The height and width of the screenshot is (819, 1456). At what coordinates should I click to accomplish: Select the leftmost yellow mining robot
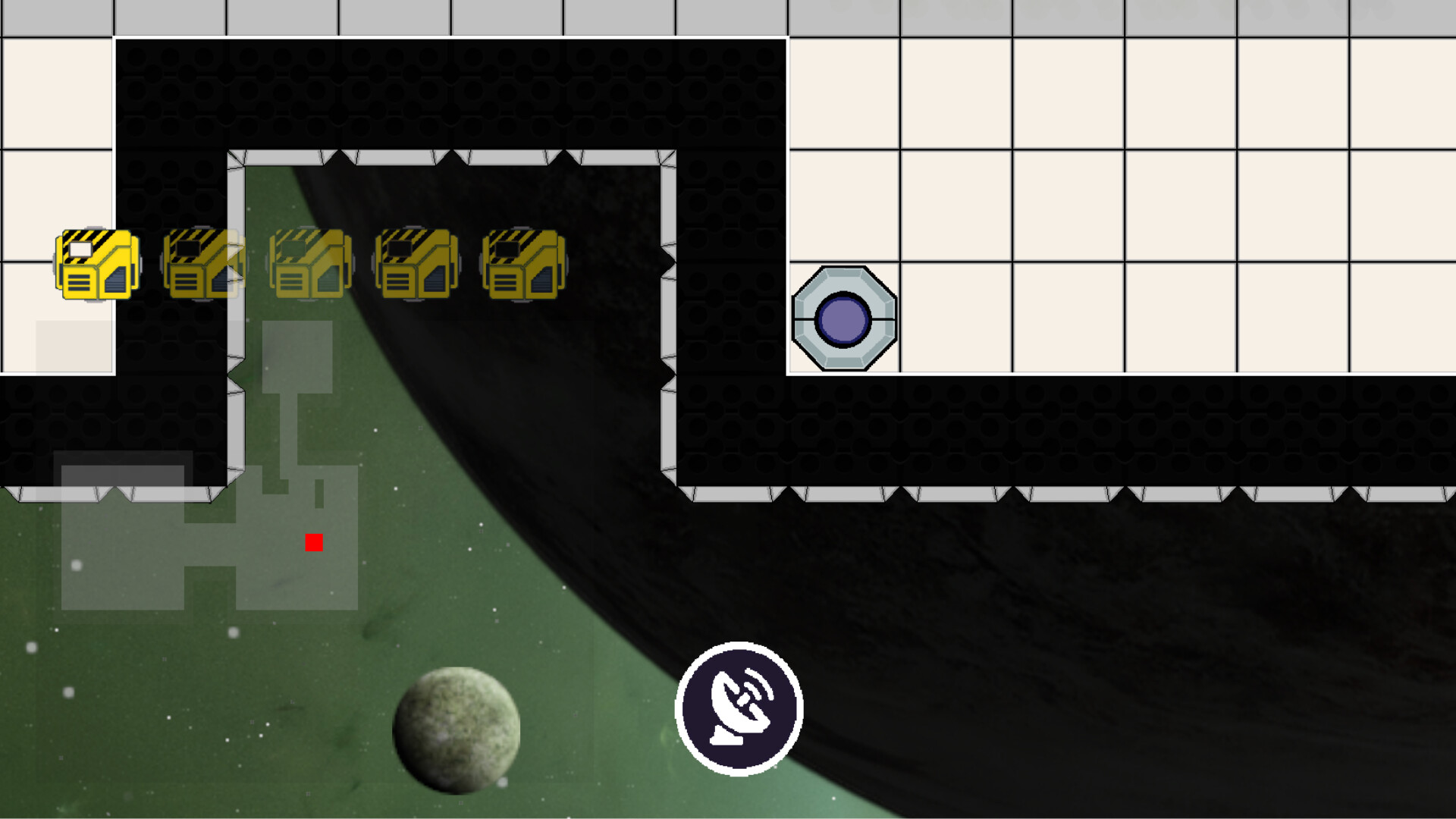point(96,264)
